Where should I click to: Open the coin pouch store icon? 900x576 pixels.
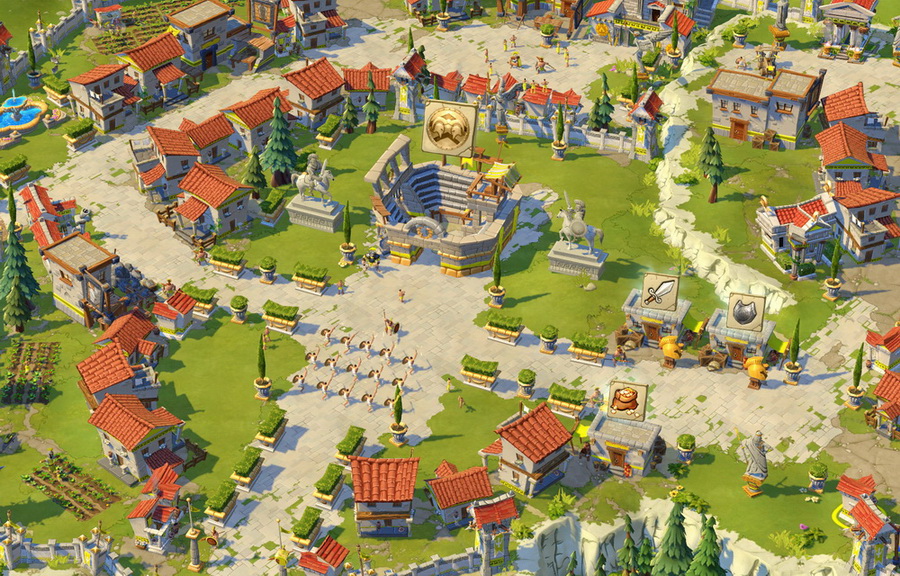[x=627, y=399]
